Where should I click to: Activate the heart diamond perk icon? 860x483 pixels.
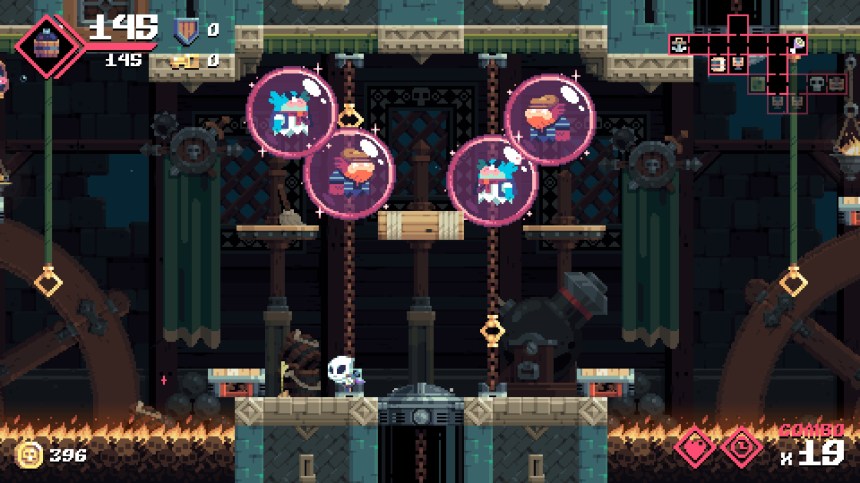tap(696, 447)
